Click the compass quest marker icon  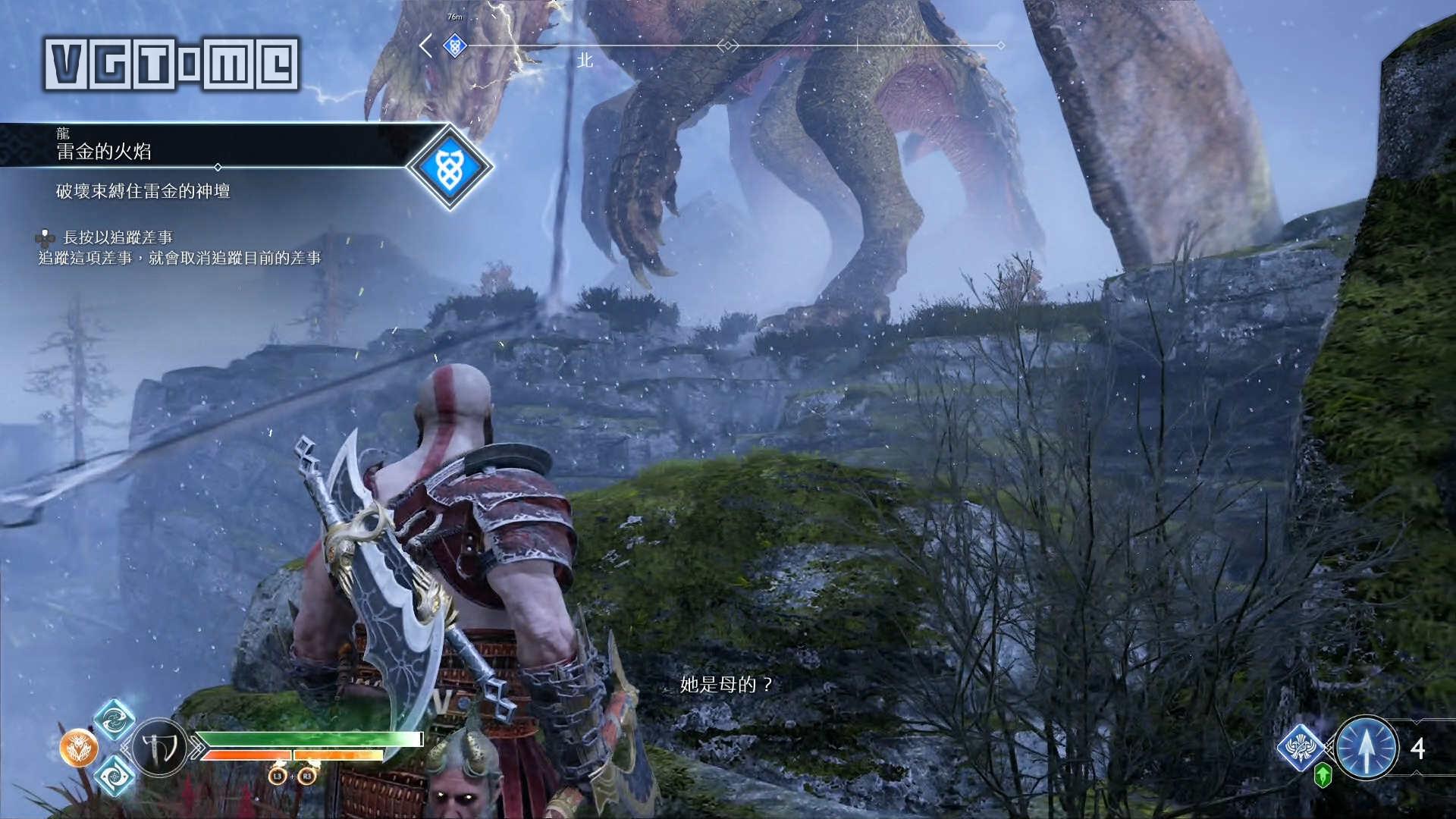(454, 45)
